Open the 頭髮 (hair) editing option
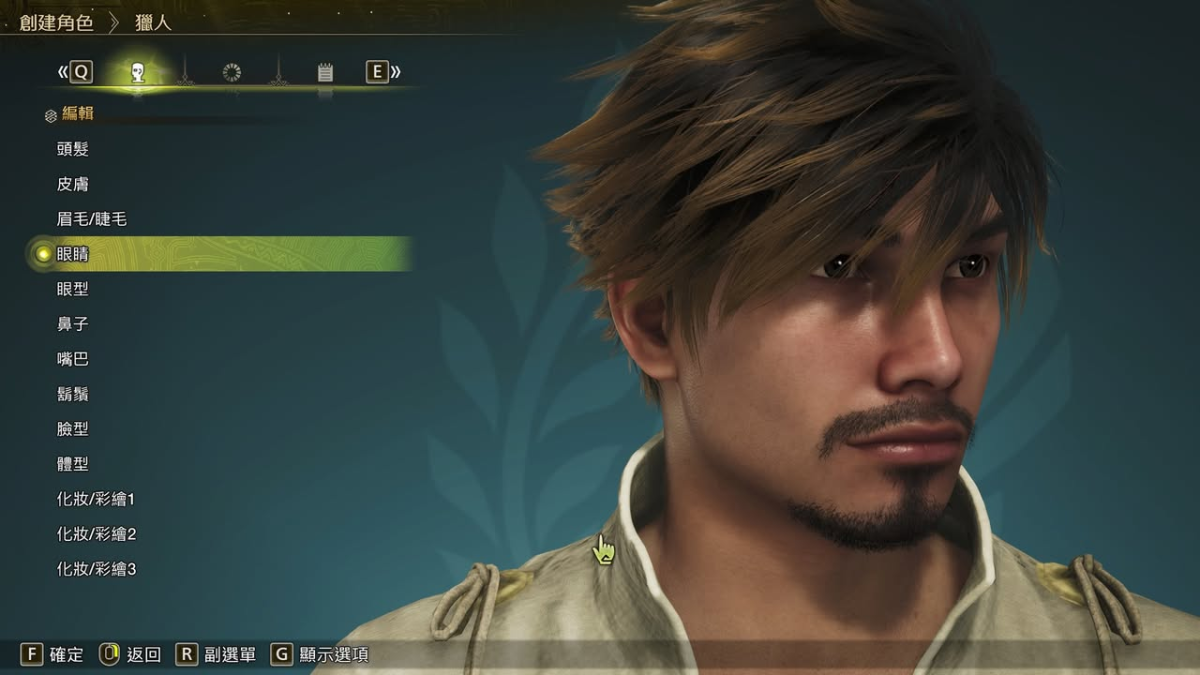 [73, 149]
